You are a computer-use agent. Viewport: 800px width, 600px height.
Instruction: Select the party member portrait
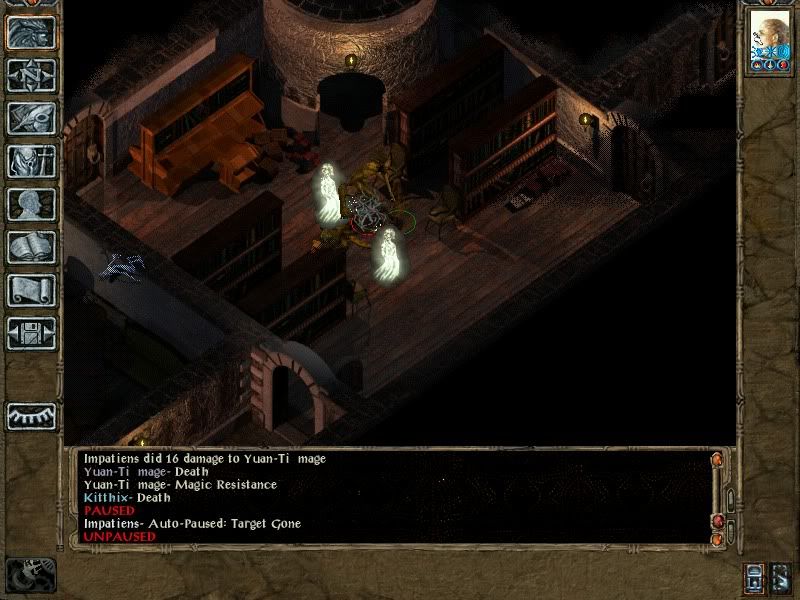[x=769, y=42]
